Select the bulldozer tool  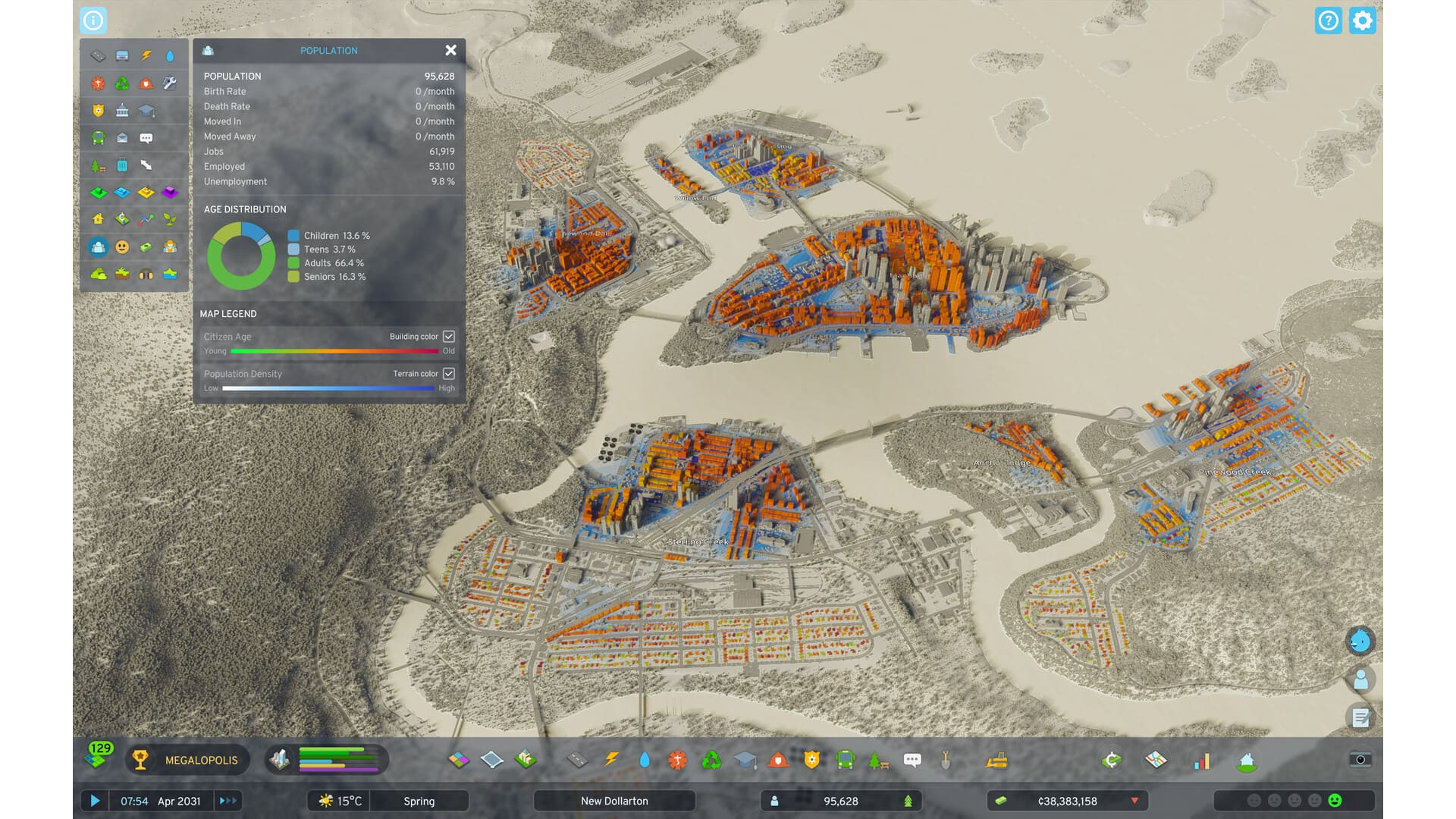point(996,760)
